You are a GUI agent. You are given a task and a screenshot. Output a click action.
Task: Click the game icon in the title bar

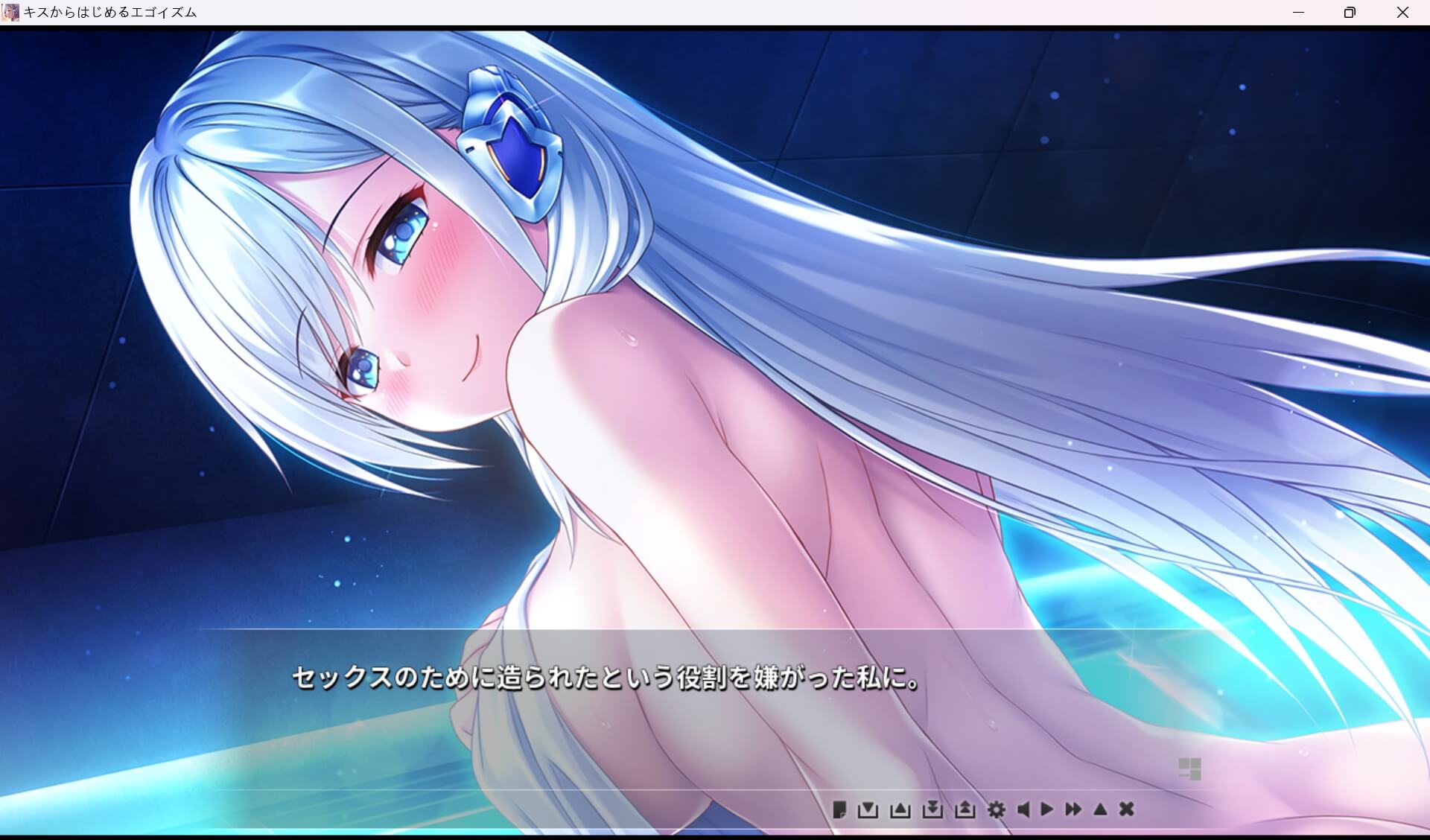[10, 12]
